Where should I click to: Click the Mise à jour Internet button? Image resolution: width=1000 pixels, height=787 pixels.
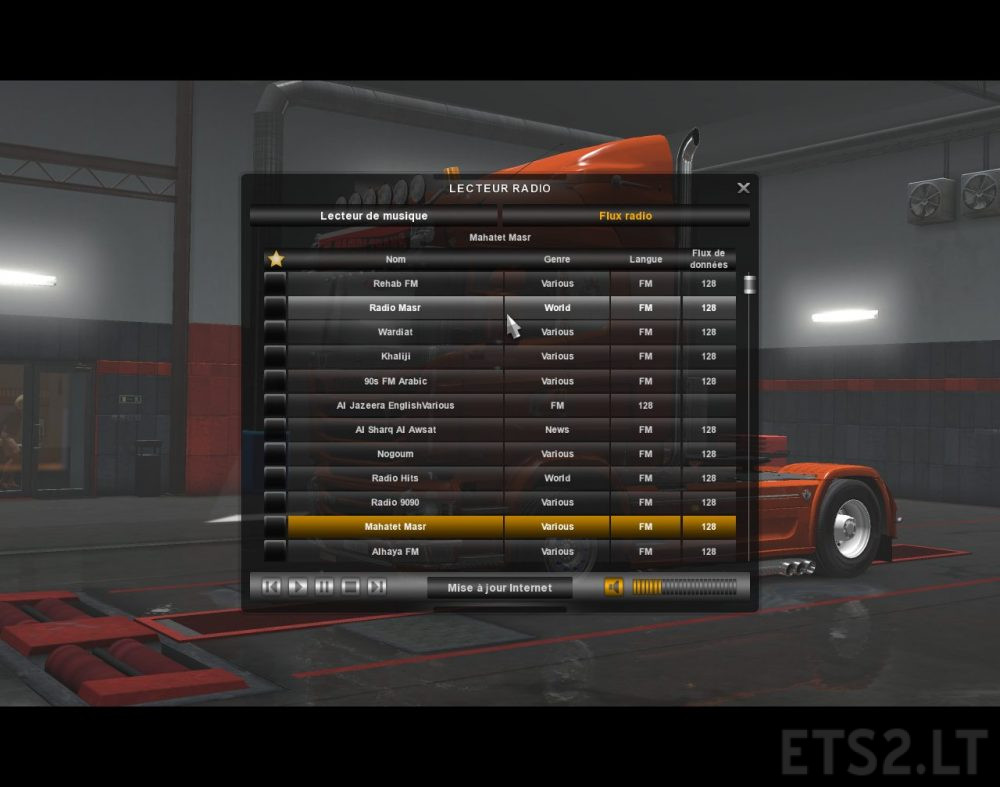[499, 588]
